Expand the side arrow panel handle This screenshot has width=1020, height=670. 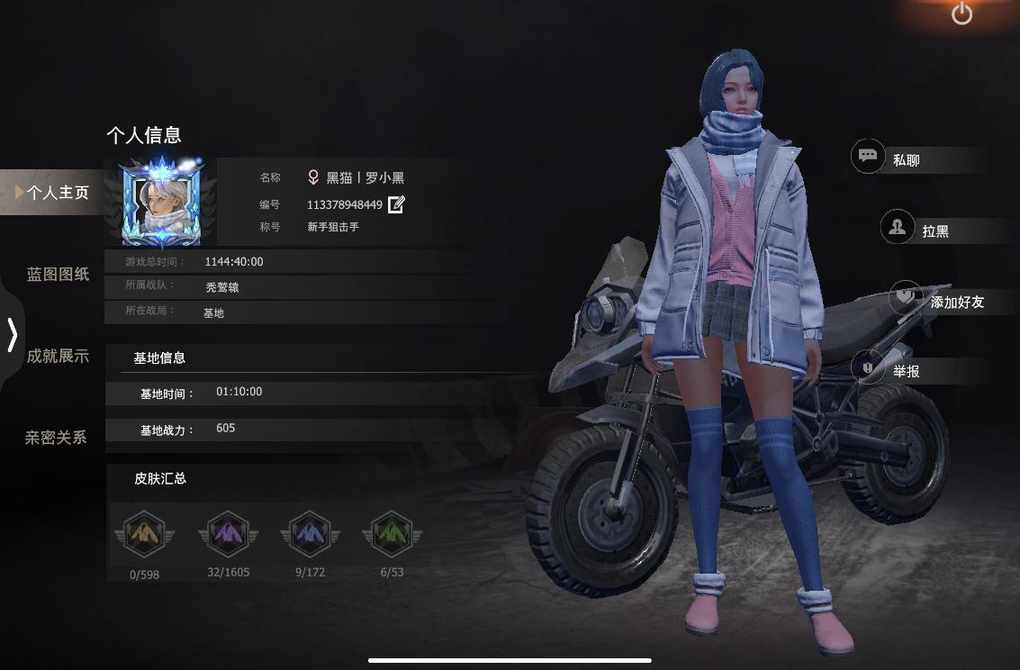click(x=12, y=334)
